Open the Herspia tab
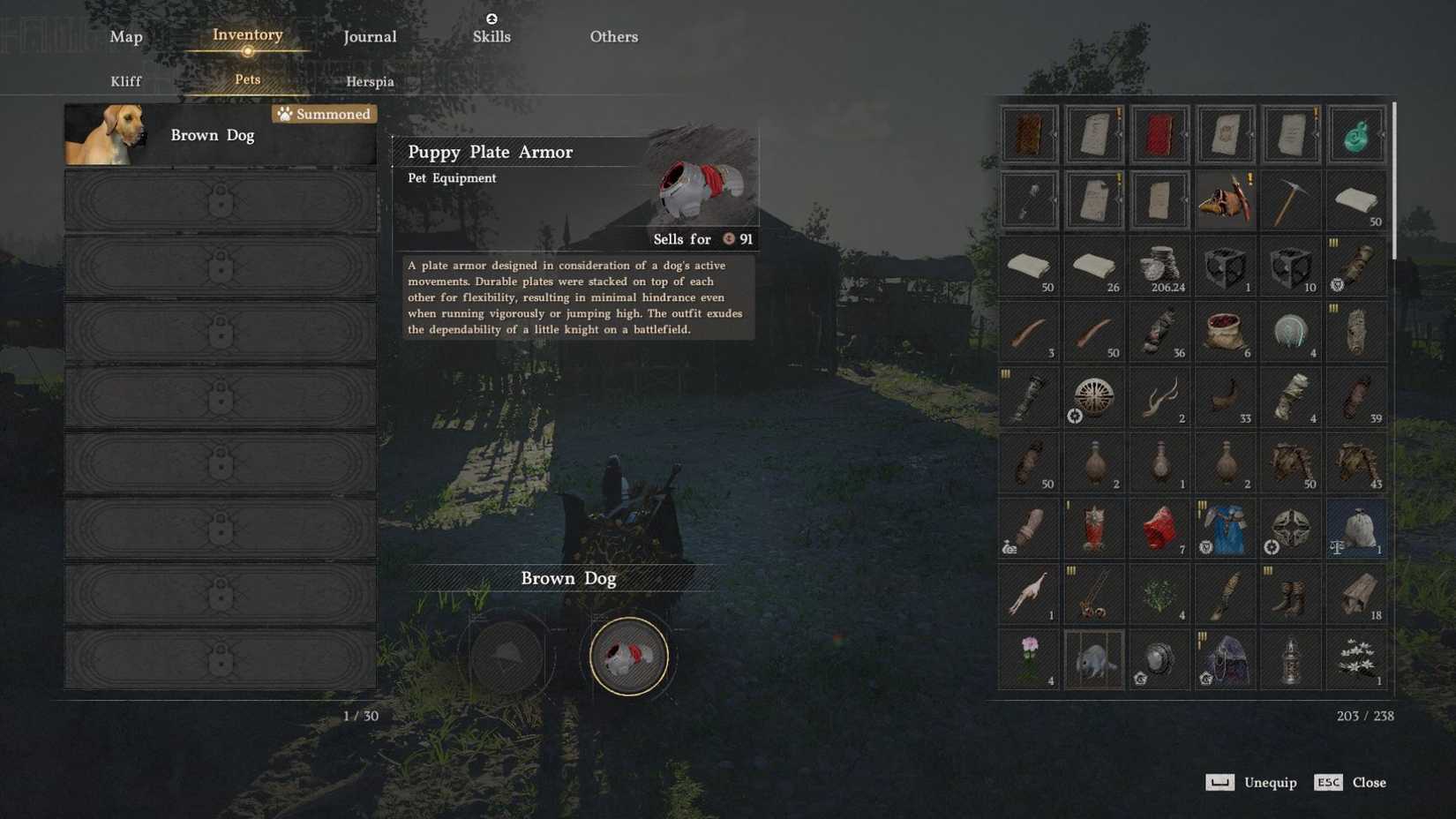1456x819 pixels. click(370, 81)
